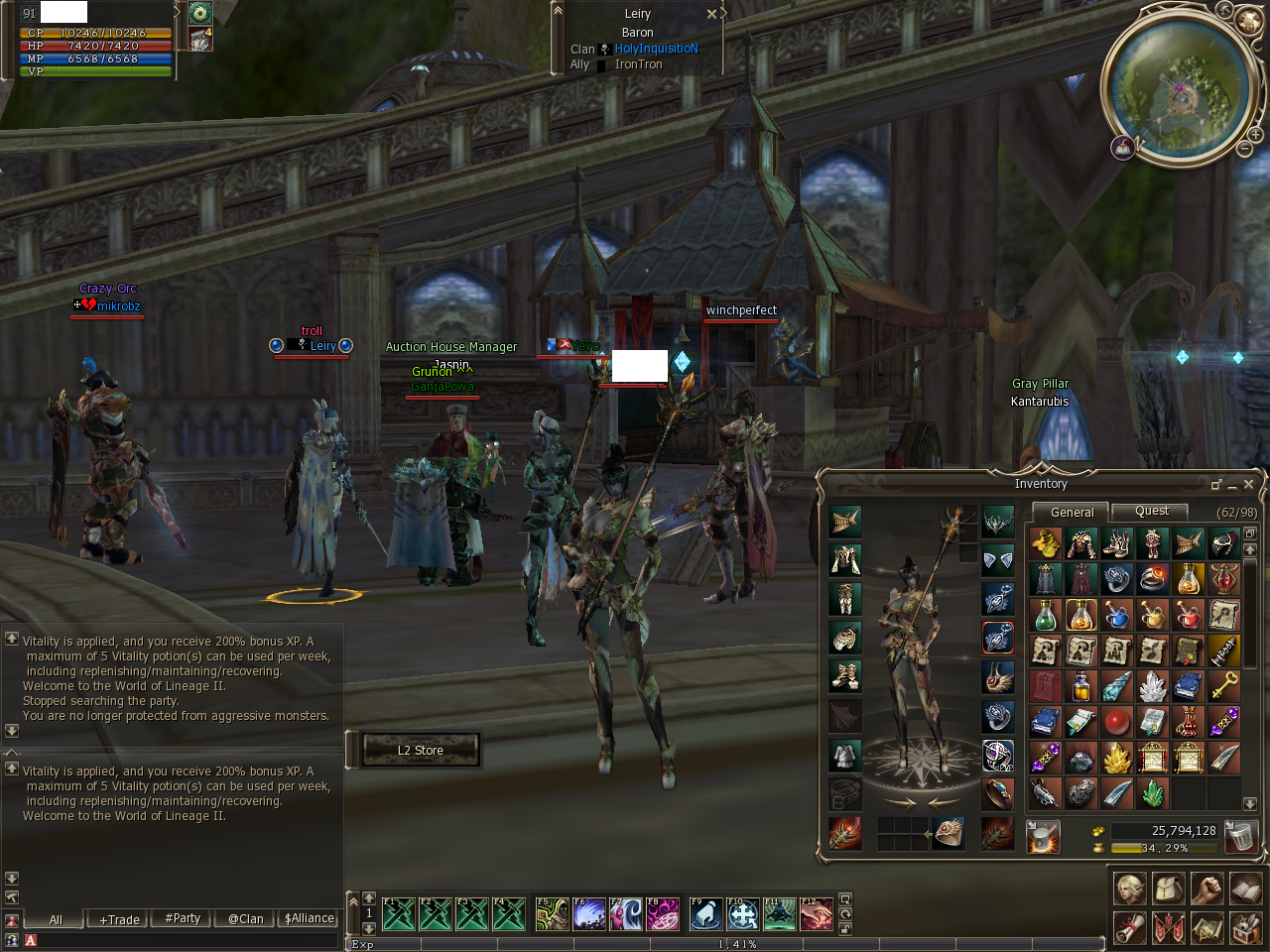Image resolution: width=1270 pixels, height=952 pixels.
Task: Select the golden key item
Action: coord(1223,685)
